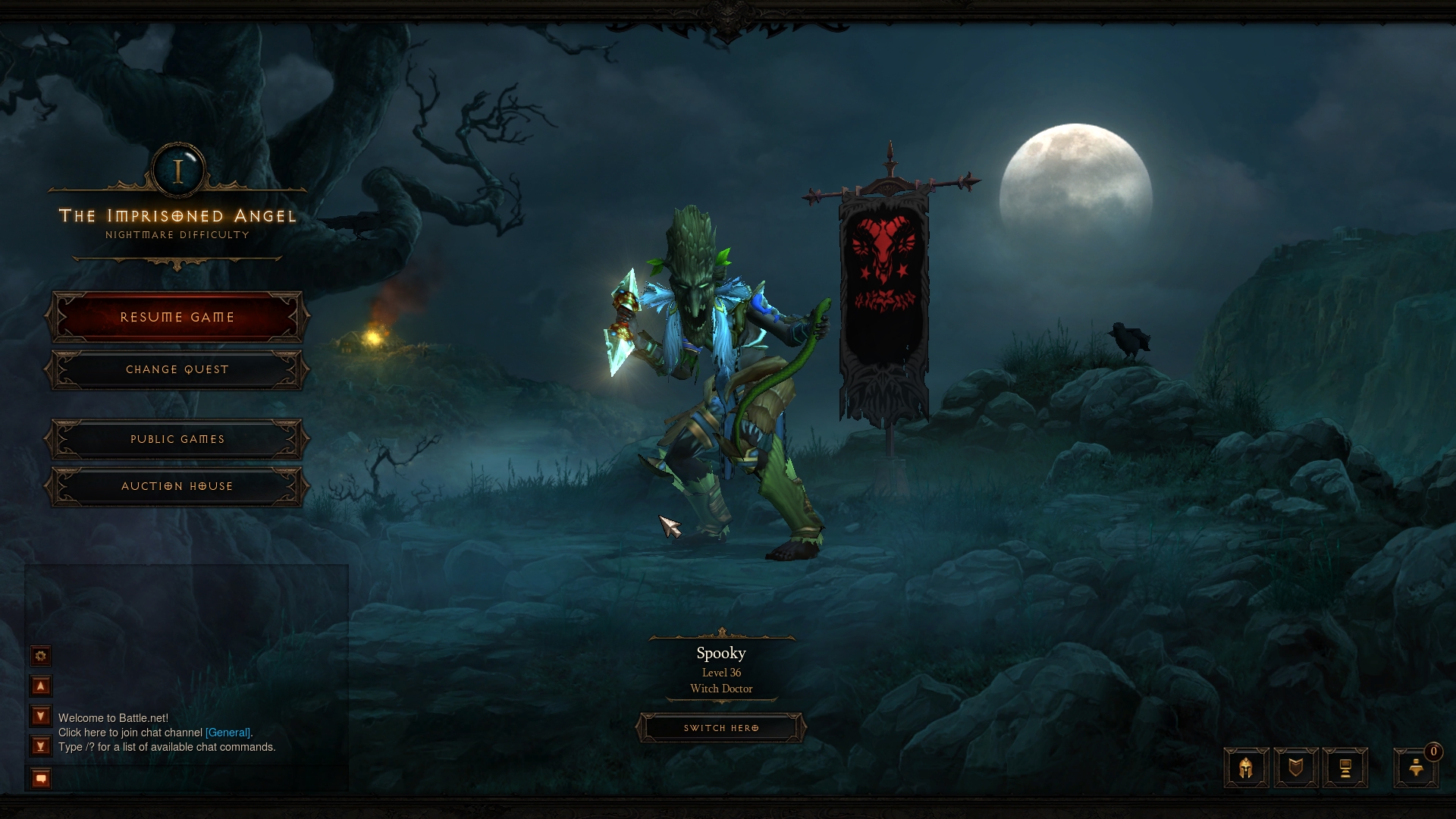The height and width of the screenshot is (819, 1456).
Task: Browse Public Games
Action: click(177, 440)
